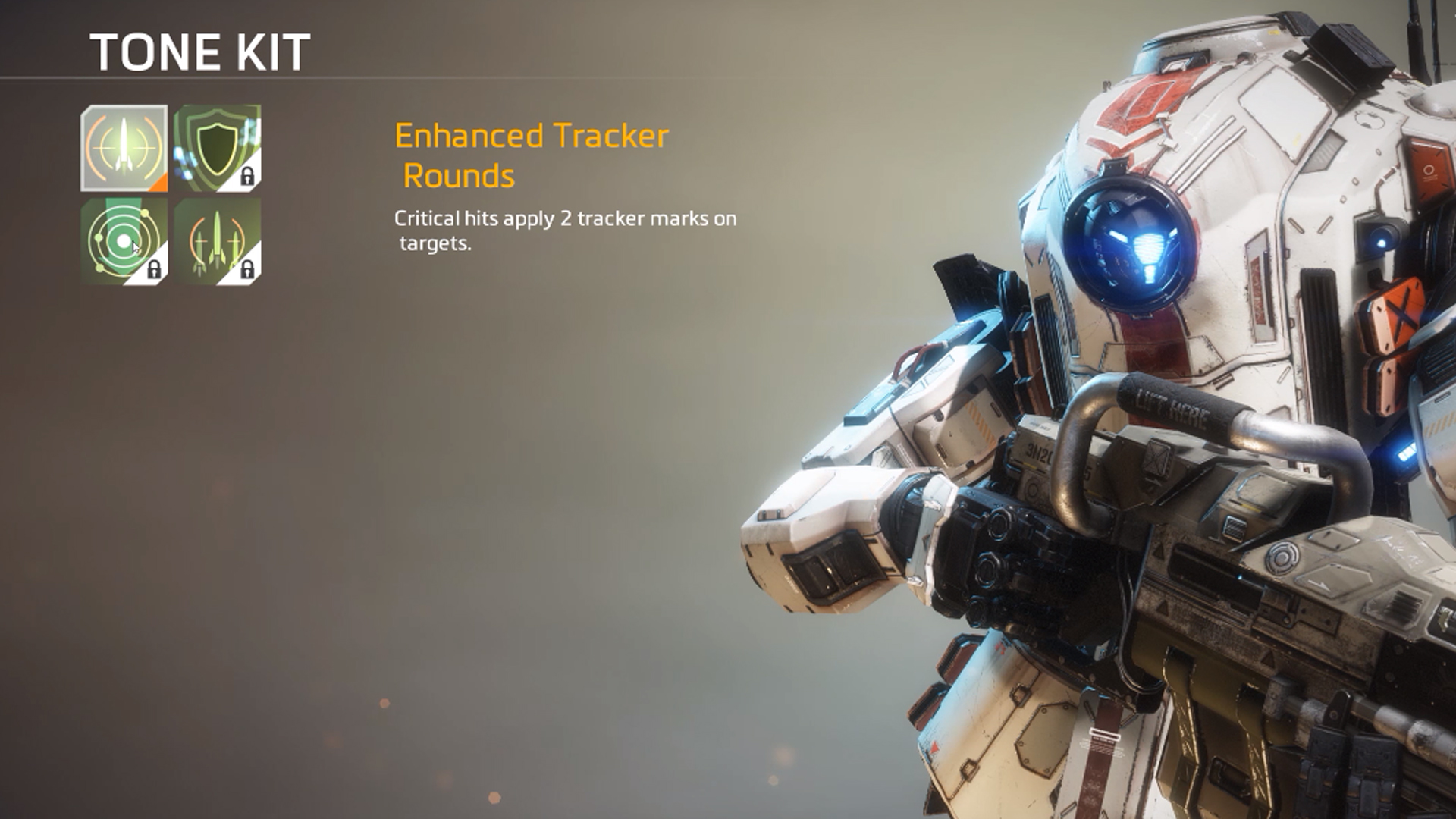Viewport: 1456px width, 819px height.
Task: Click the lock badge on the shield kit
Action: (248, 174)
